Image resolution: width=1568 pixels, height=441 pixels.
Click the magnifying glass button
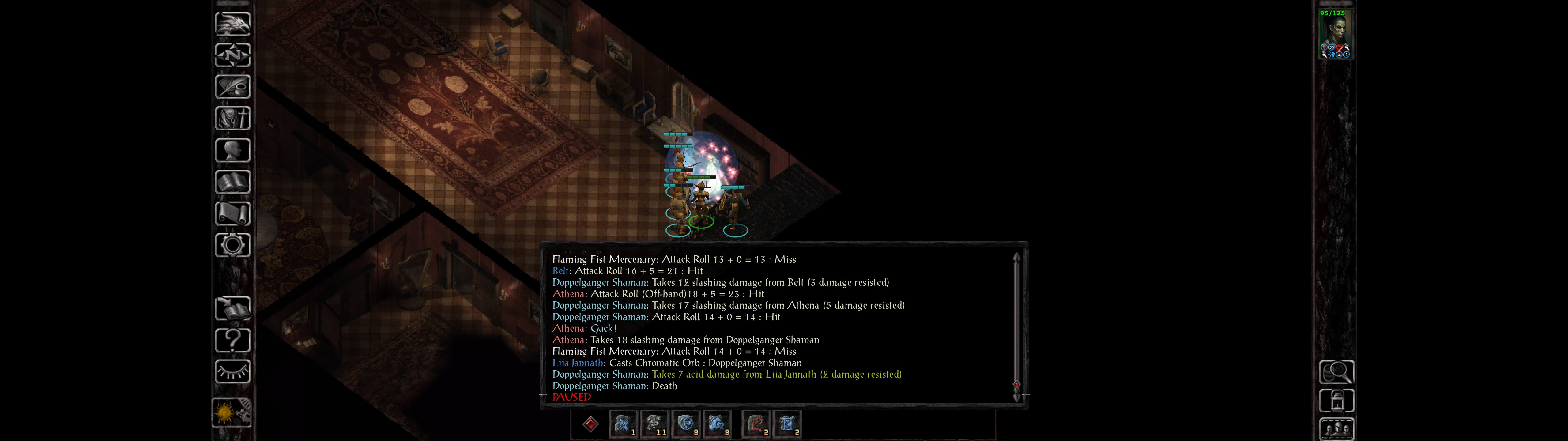pos(1336,371)
